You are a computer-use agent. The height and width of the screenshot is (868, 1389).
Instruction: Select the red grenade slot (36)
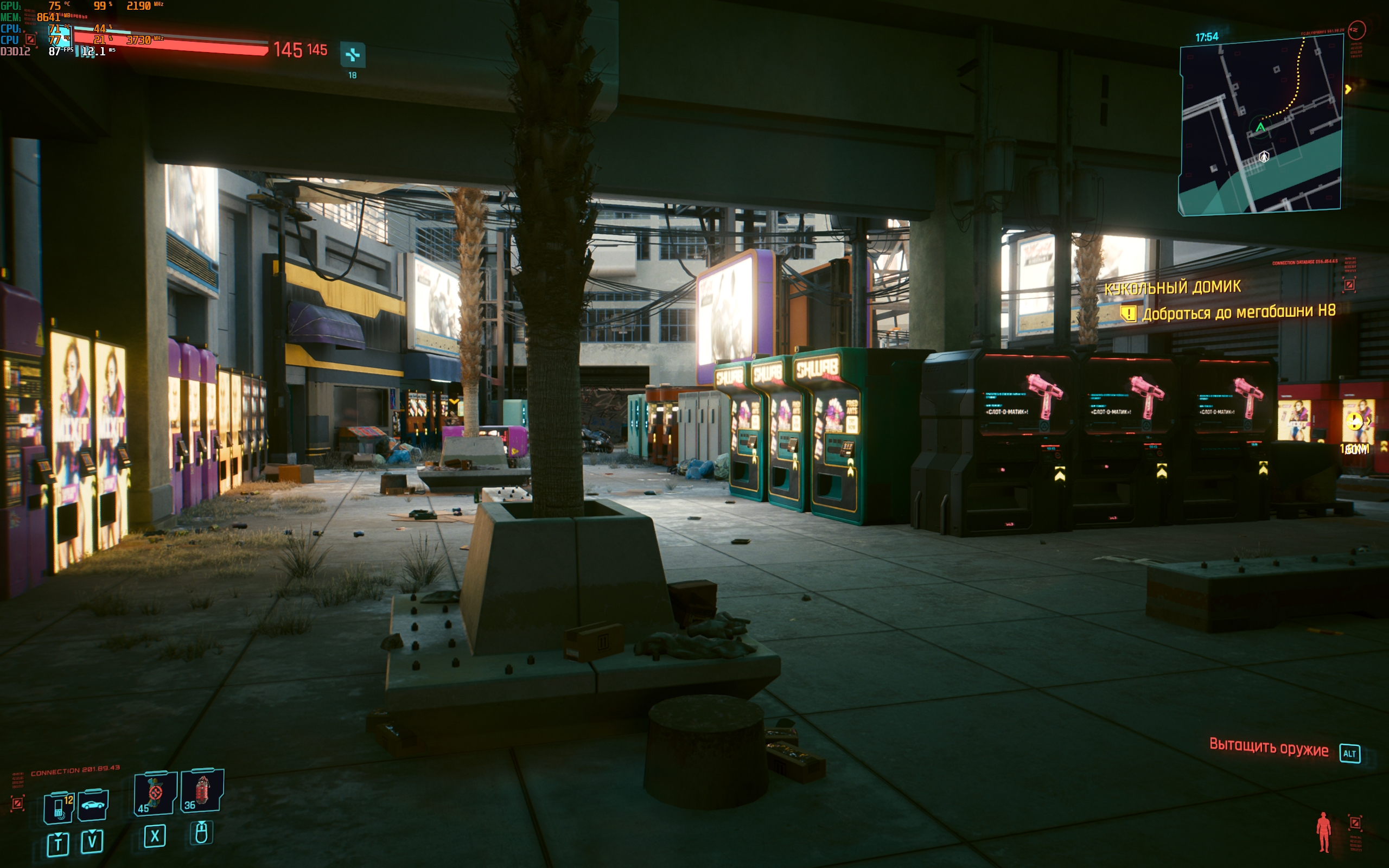click(202, 791)
